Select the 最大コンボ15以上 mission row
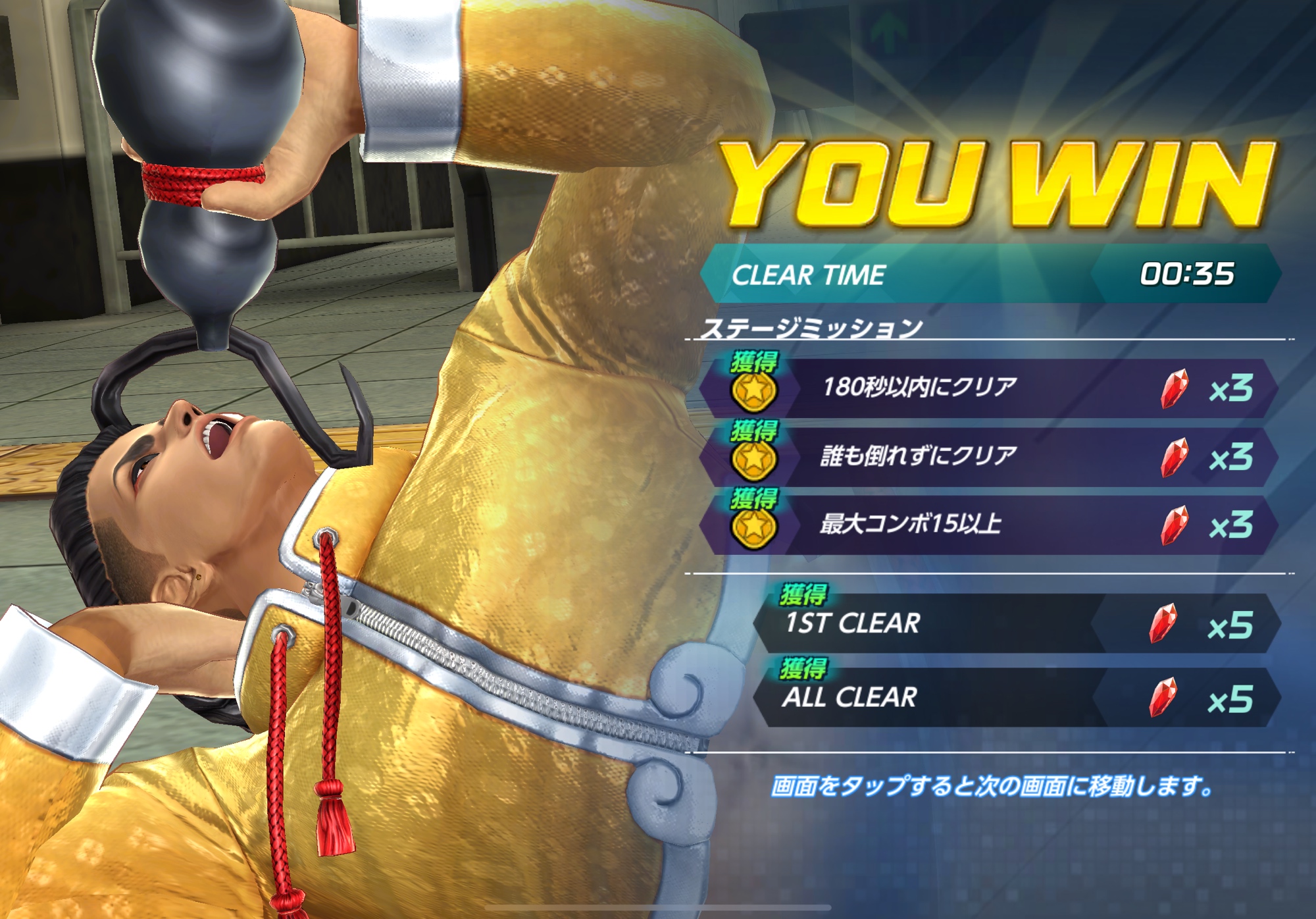Screen dimensions: 1316x919 (x=987, y=525)
